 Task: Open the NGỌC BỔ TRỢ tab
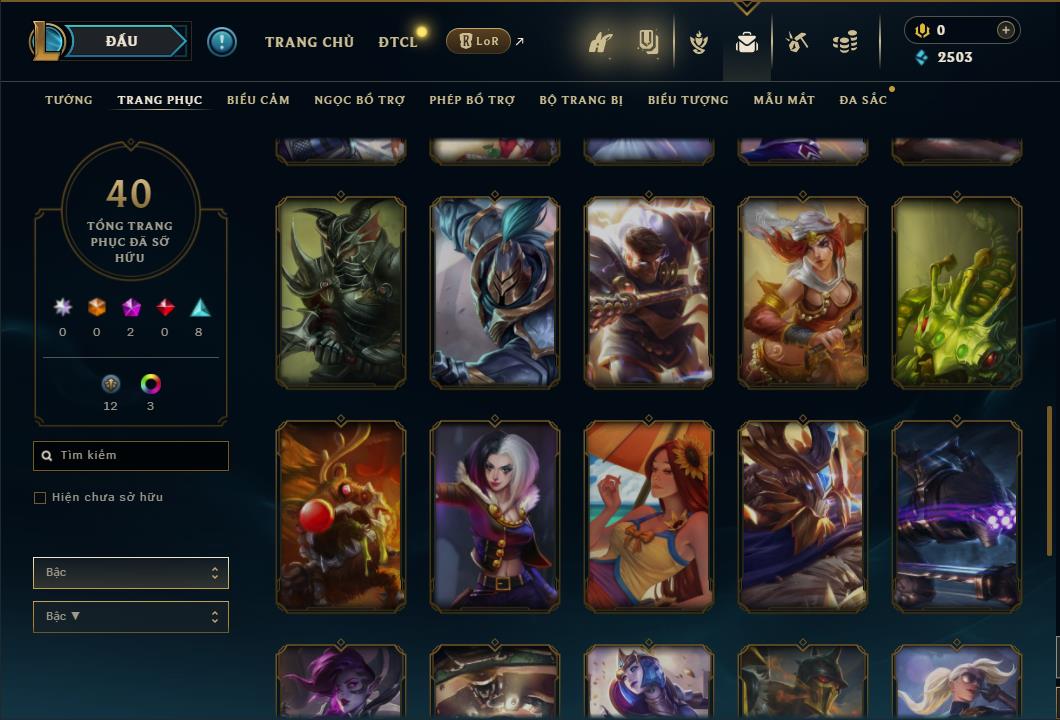coord(359,100)
